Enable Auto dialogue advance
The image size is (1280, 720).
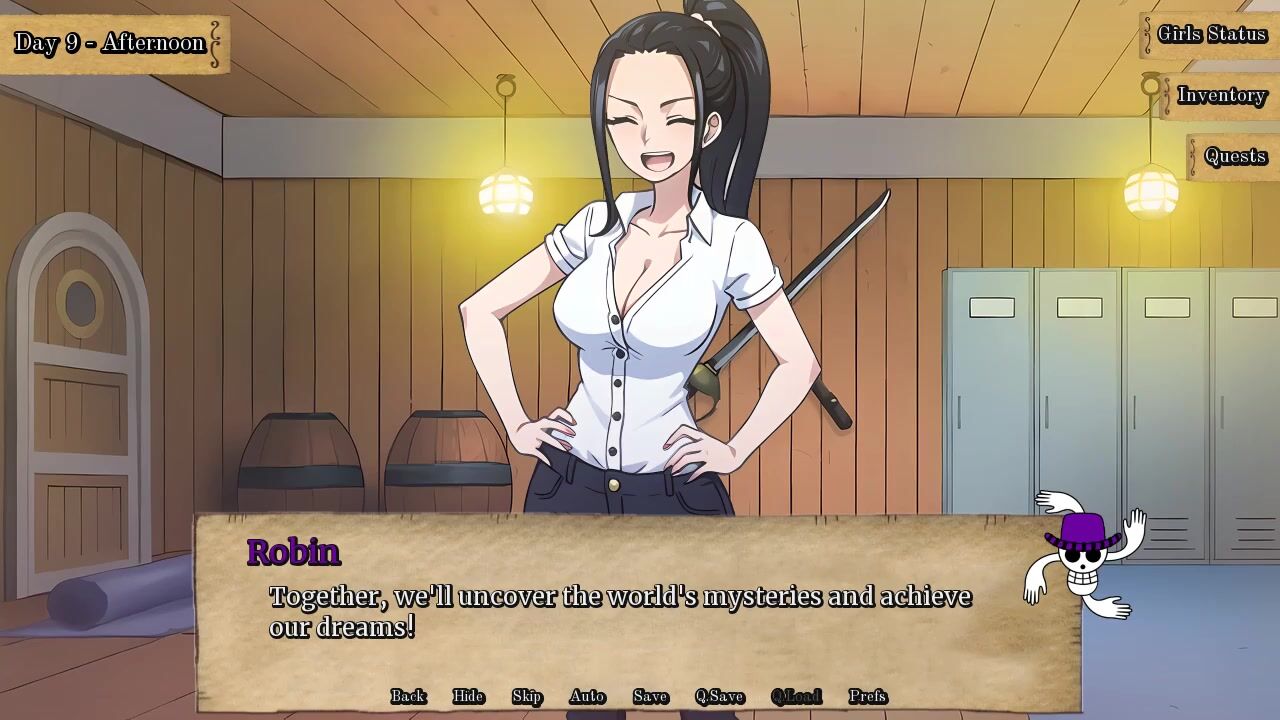click(x=587, y=697)
